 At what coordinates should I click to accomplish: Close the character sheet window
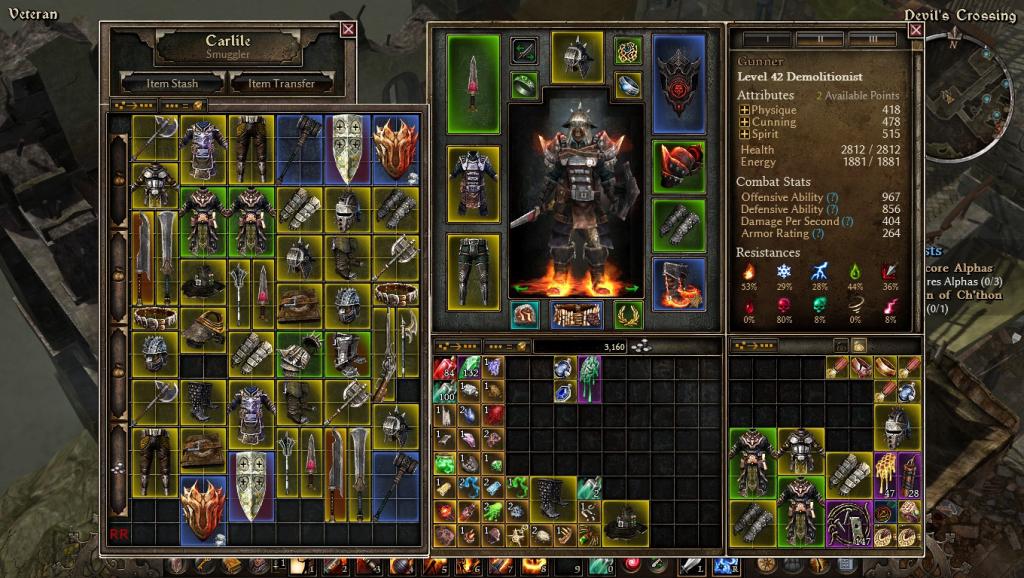[x=915, y=30]
